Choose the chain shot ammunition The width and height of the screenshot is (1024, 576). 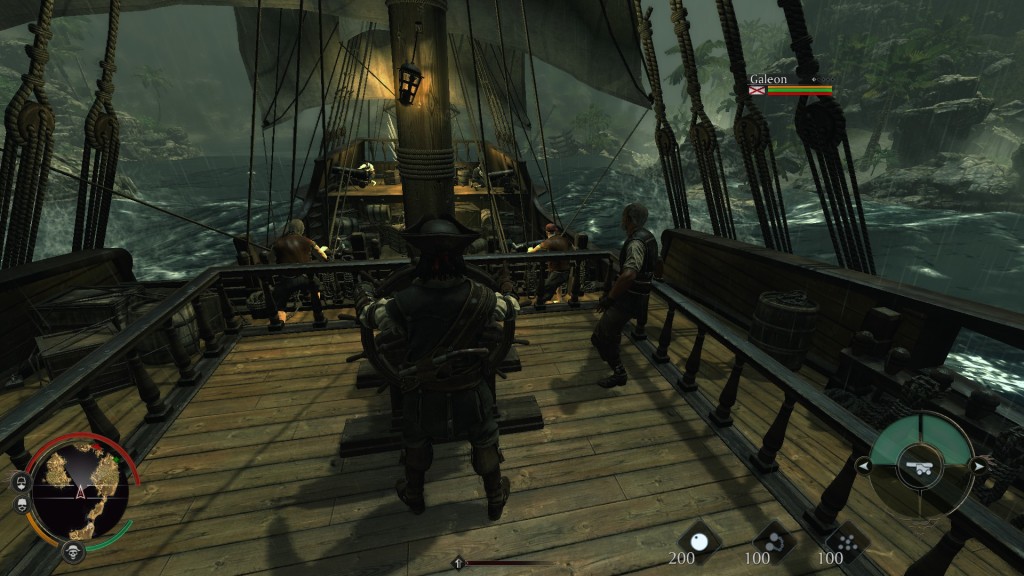tap(772, 541)
